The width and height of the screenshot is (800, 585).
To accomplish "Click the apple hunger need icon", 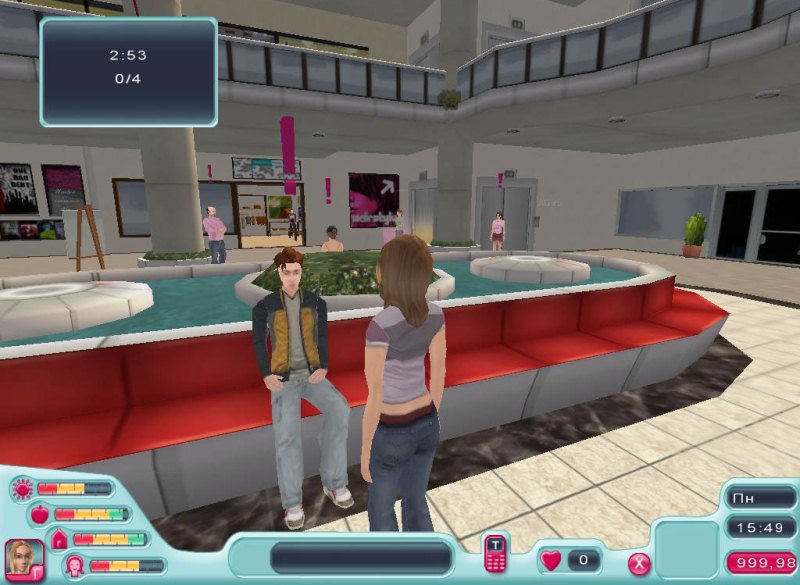I will pos(40,514).
